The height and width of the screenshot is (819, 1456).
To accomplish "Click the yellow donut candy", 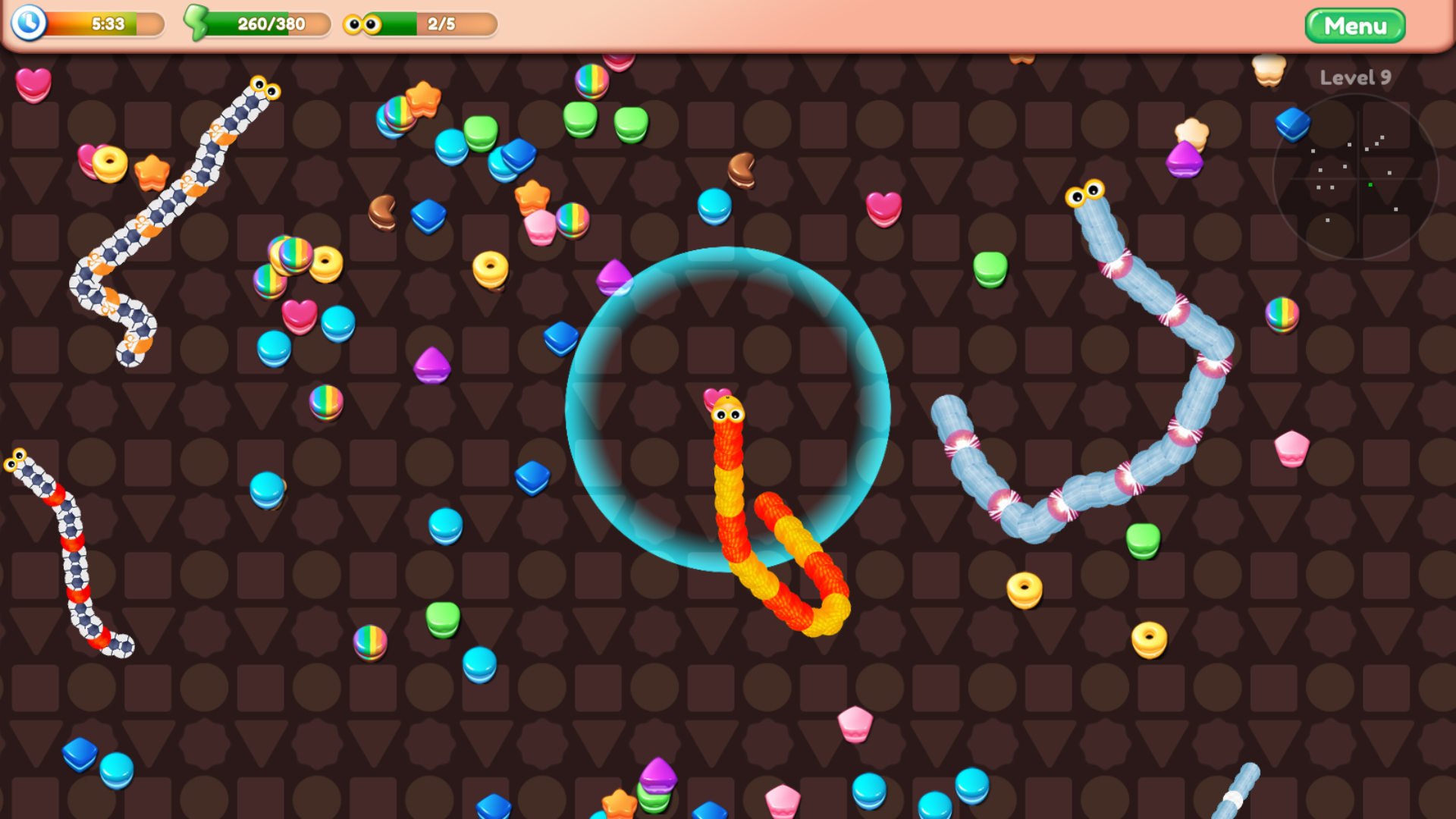I will pos(490,267).
